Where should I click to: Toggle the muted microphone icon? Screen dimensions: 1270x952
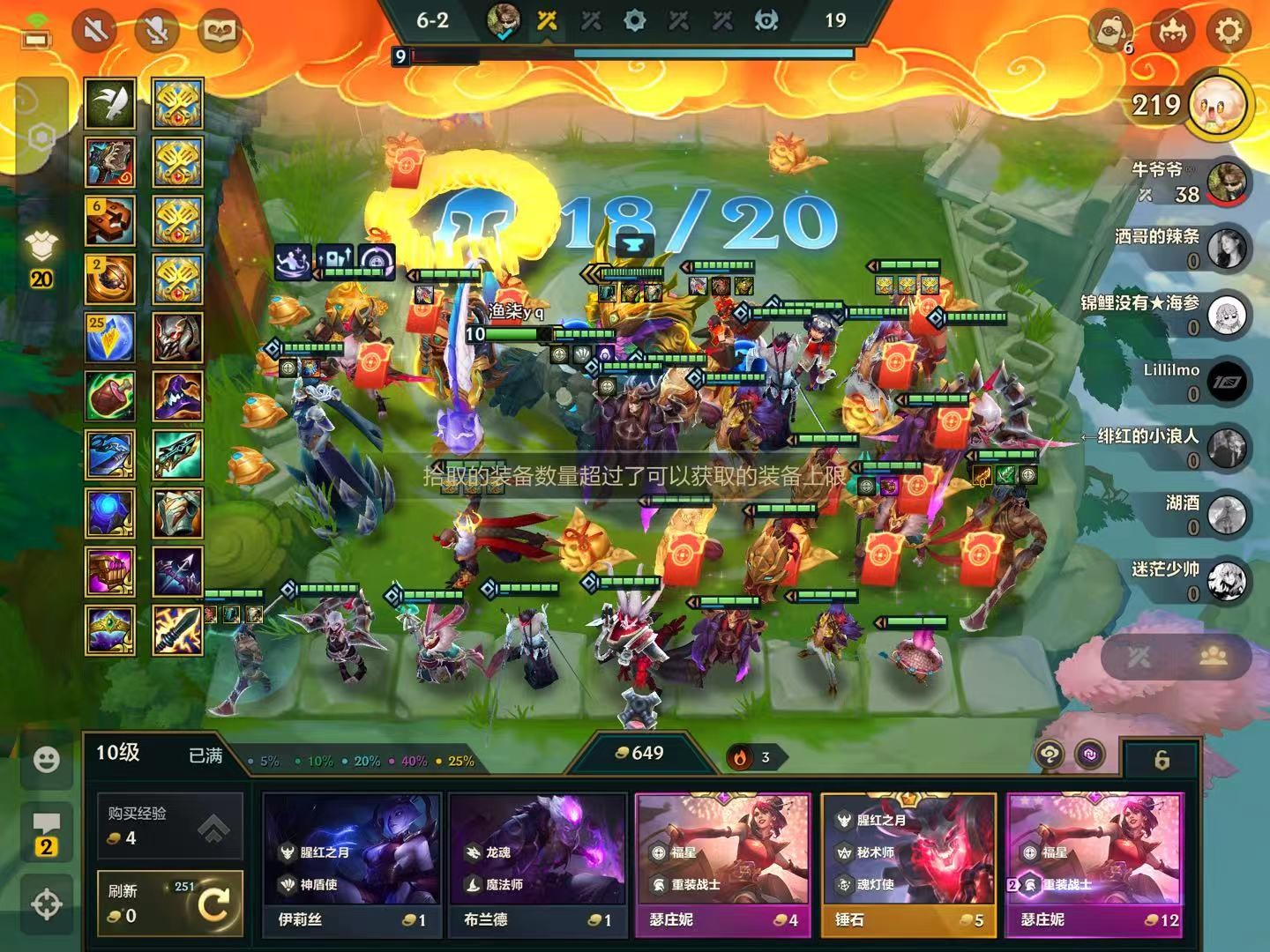click(157, 32)
